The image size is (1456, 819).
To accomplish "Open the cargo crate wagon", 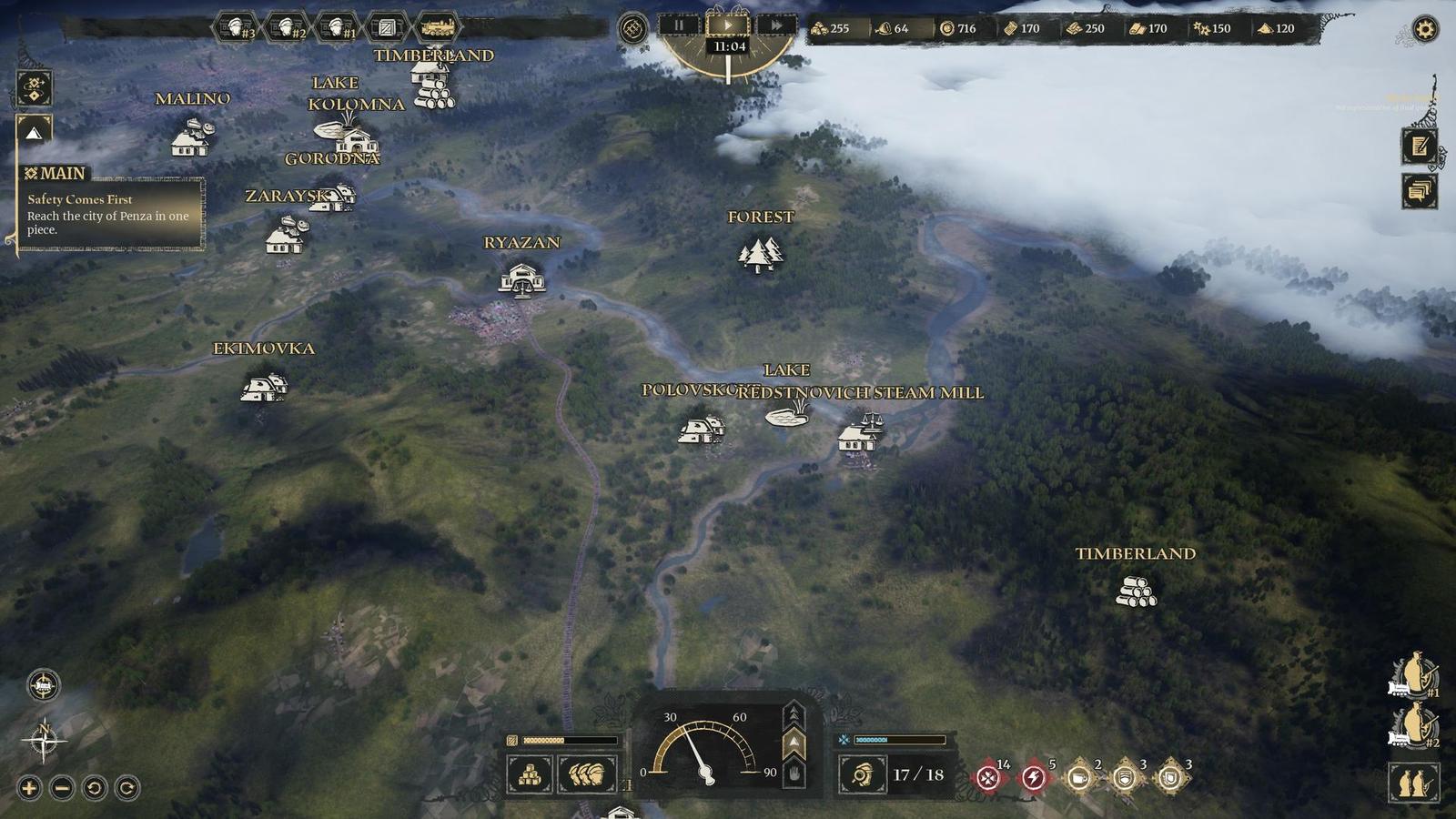I will tap(388, 28).
